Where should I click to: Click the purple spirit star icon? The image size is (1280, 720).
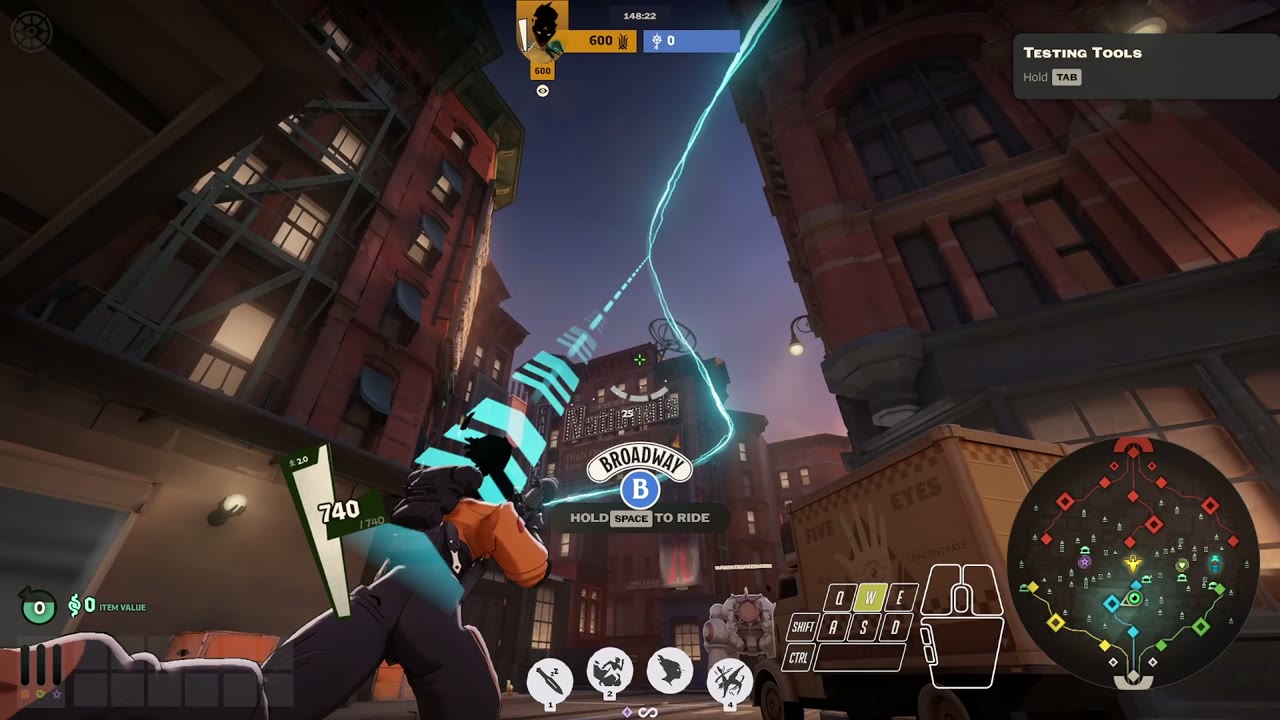pos(57,694)
